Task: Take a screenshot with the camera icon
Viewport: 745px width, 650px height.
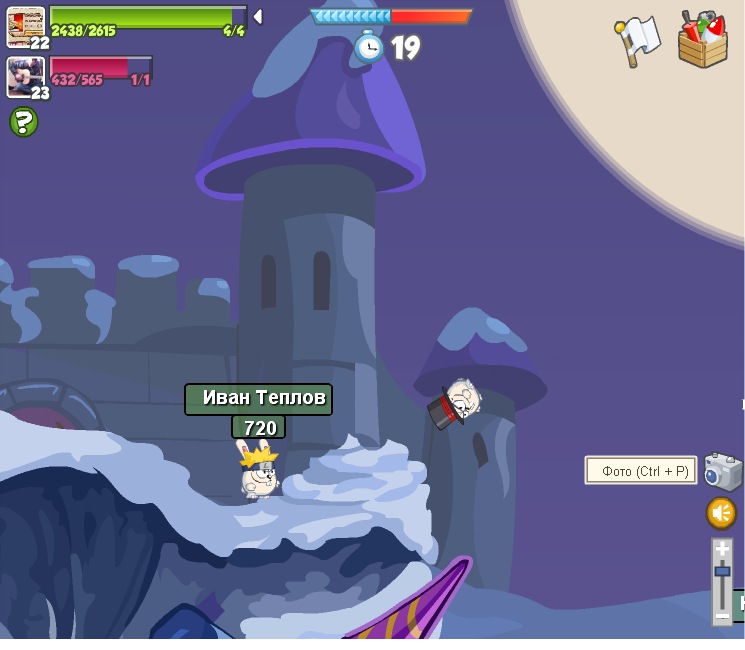Action: tap(722, 471)
